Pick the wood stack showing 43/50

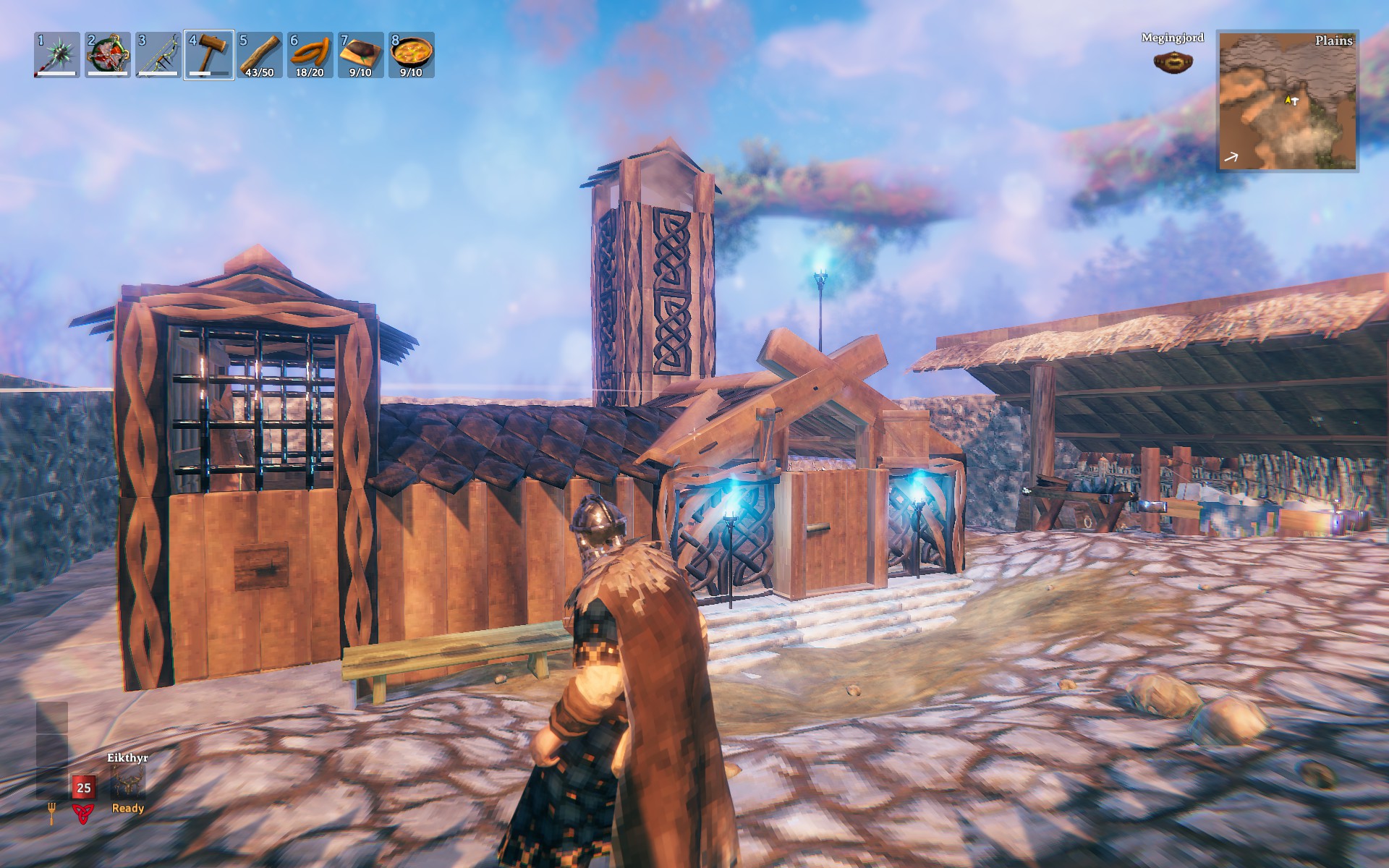(260, 55)
